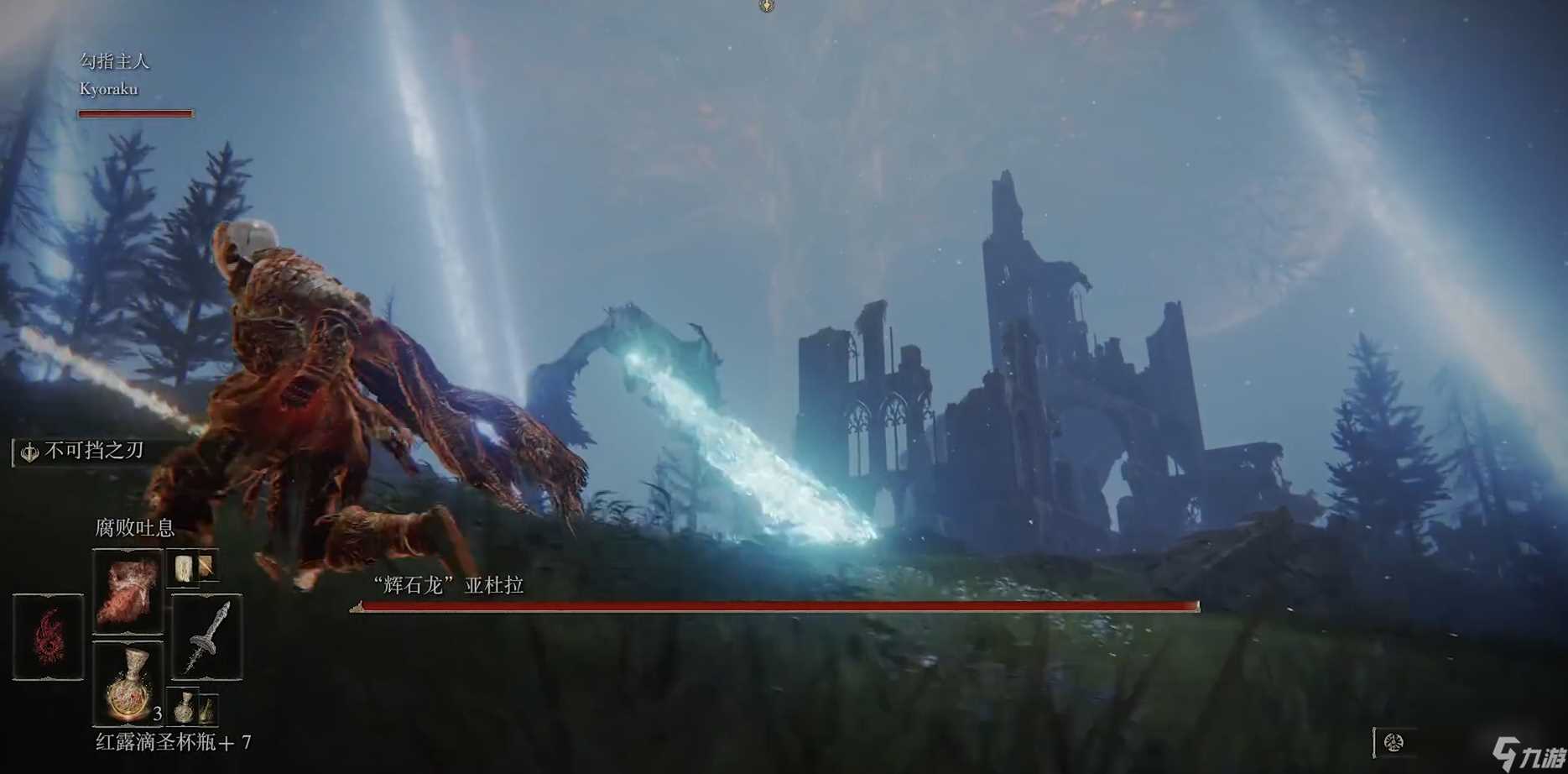The image size is (1568, 774).
Task: Click the round emblem status icon
Action: (x=1393, y=742)
